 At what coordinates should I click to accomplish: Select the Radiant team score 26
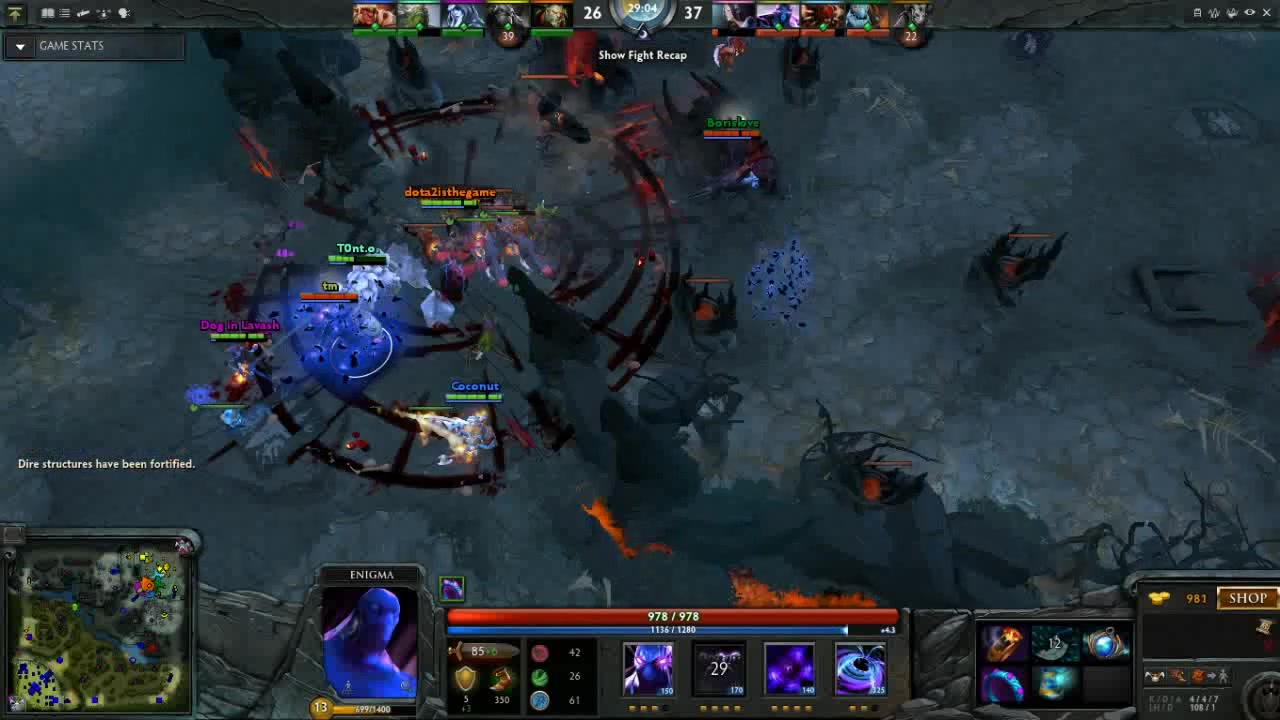click(x=592, y=14)
